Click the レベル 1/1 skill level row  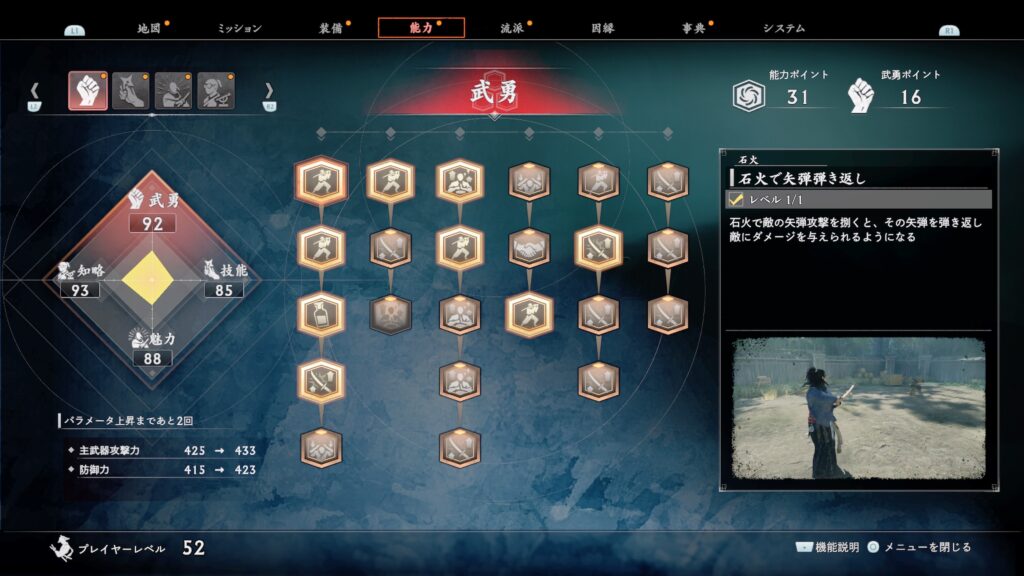(x=858, y=200)
